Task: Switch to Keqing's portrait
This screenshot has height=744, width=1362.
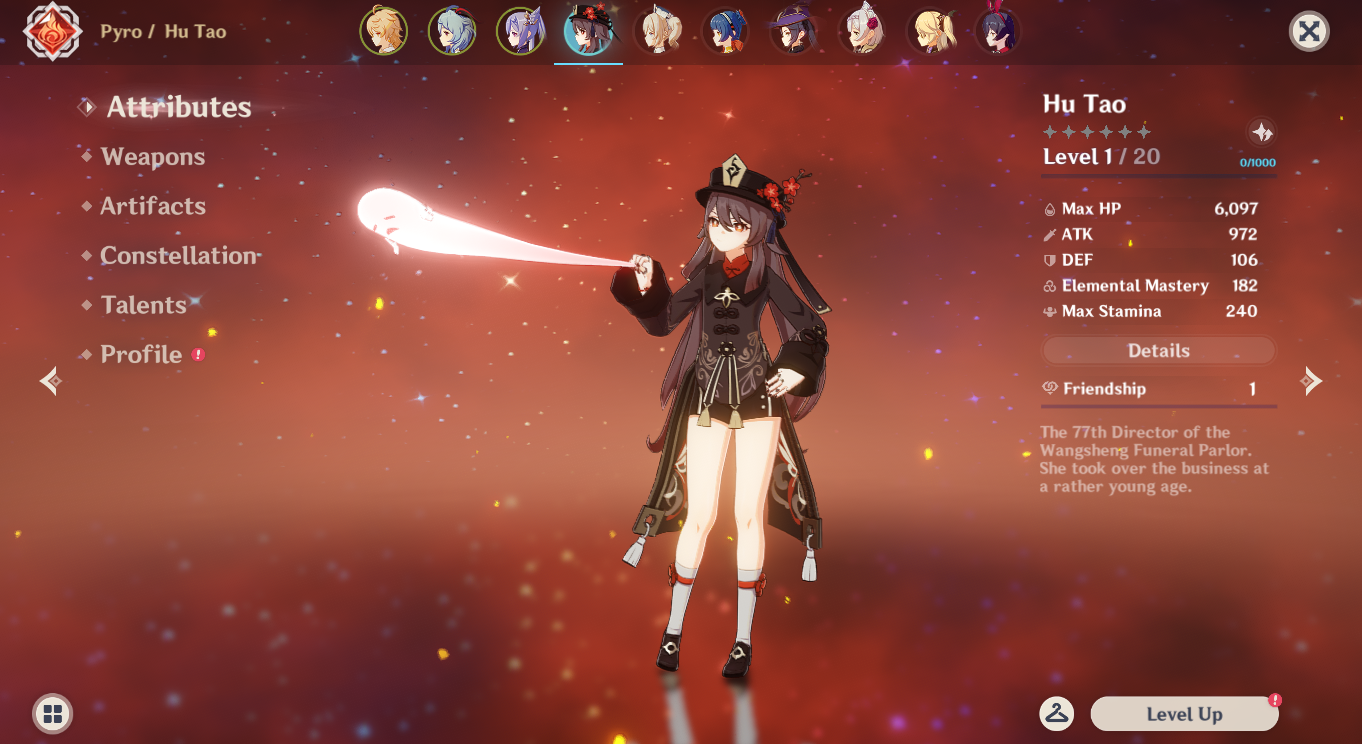Action: click(x=520, y=31)
